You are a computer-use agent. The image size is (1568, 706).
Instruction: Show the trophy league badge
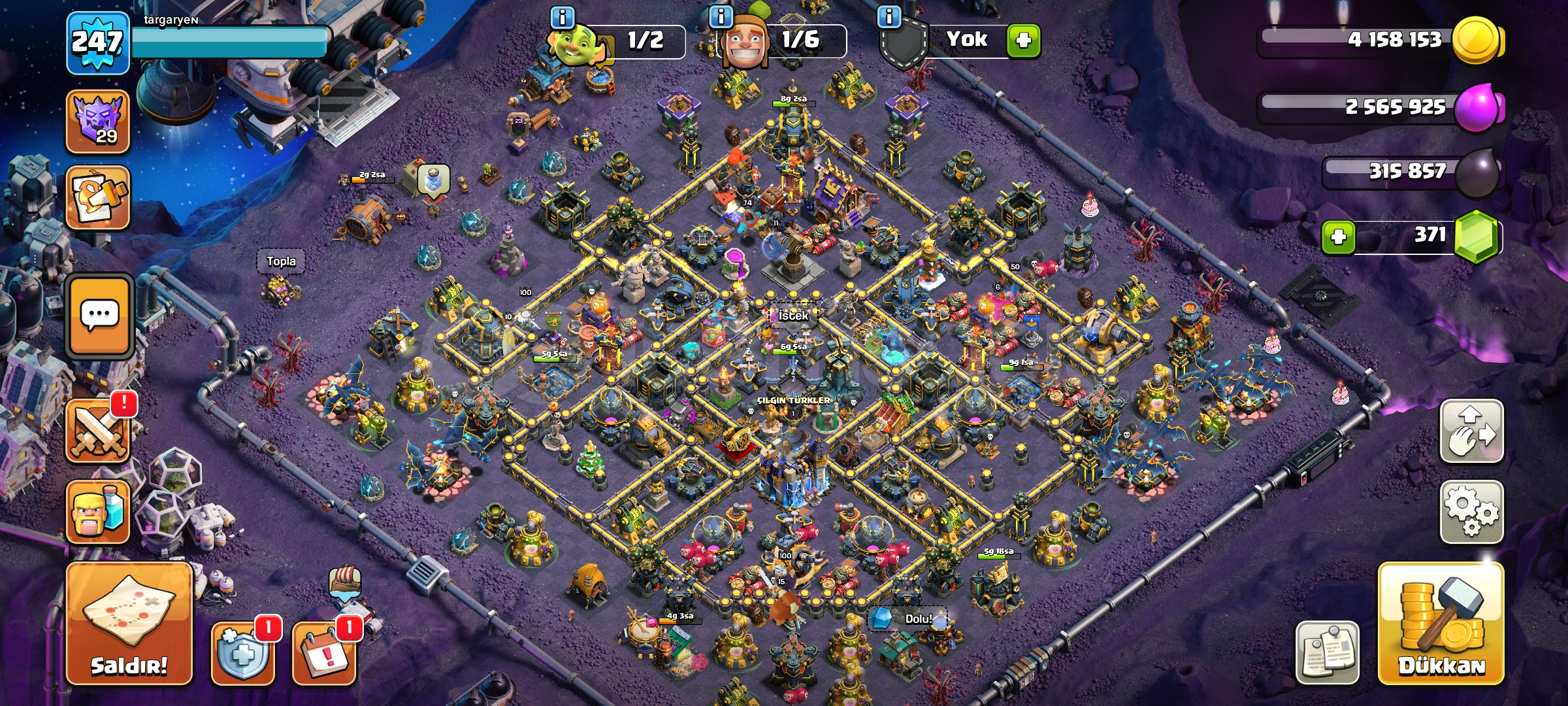click(x=98, y=122)
